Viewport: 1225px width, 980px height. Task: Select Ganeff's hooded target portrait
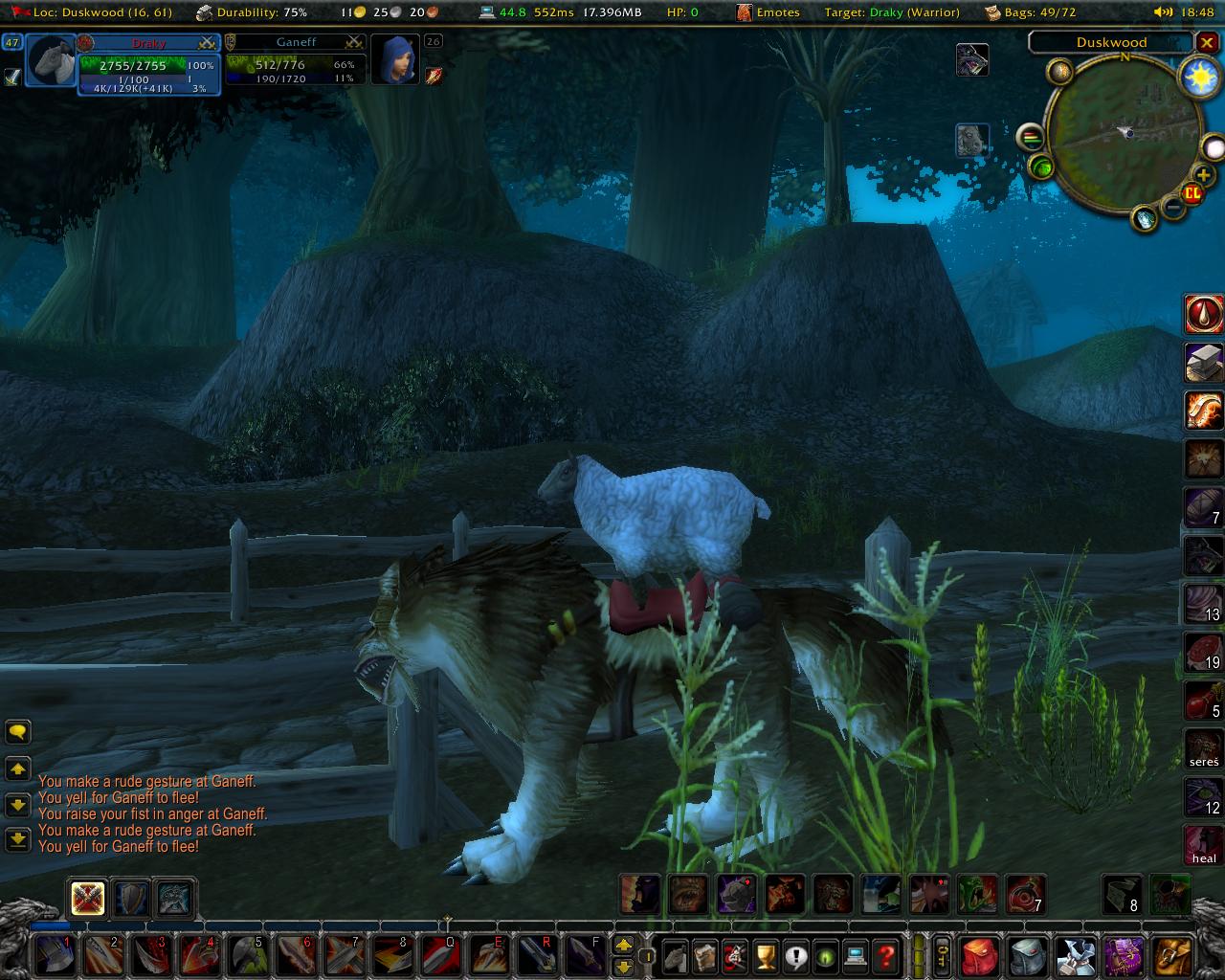tap(393, 61)
